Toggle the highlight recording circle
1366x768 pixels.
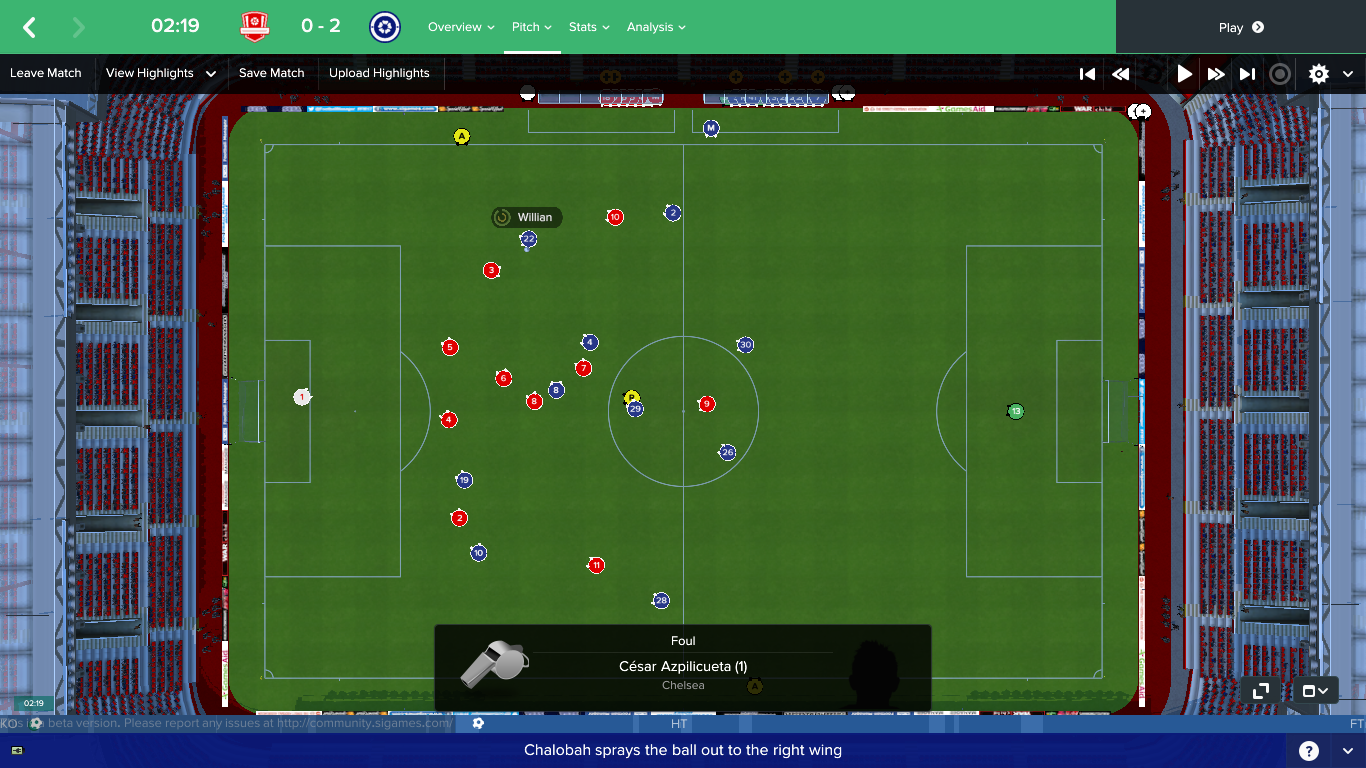(x=1278, y=73)
